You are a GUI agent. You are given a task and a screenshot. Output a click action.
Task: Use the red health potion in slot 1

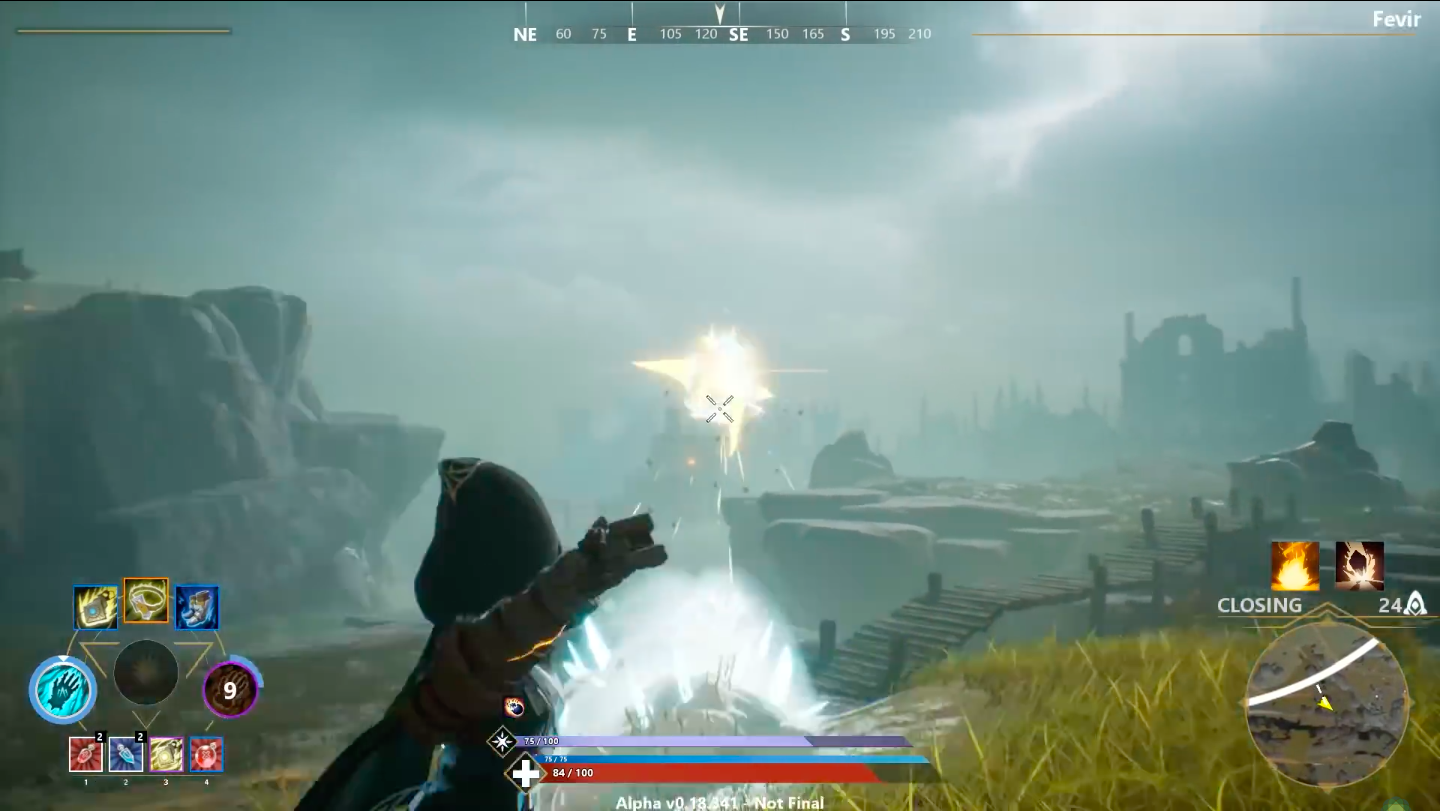point(86,754)
